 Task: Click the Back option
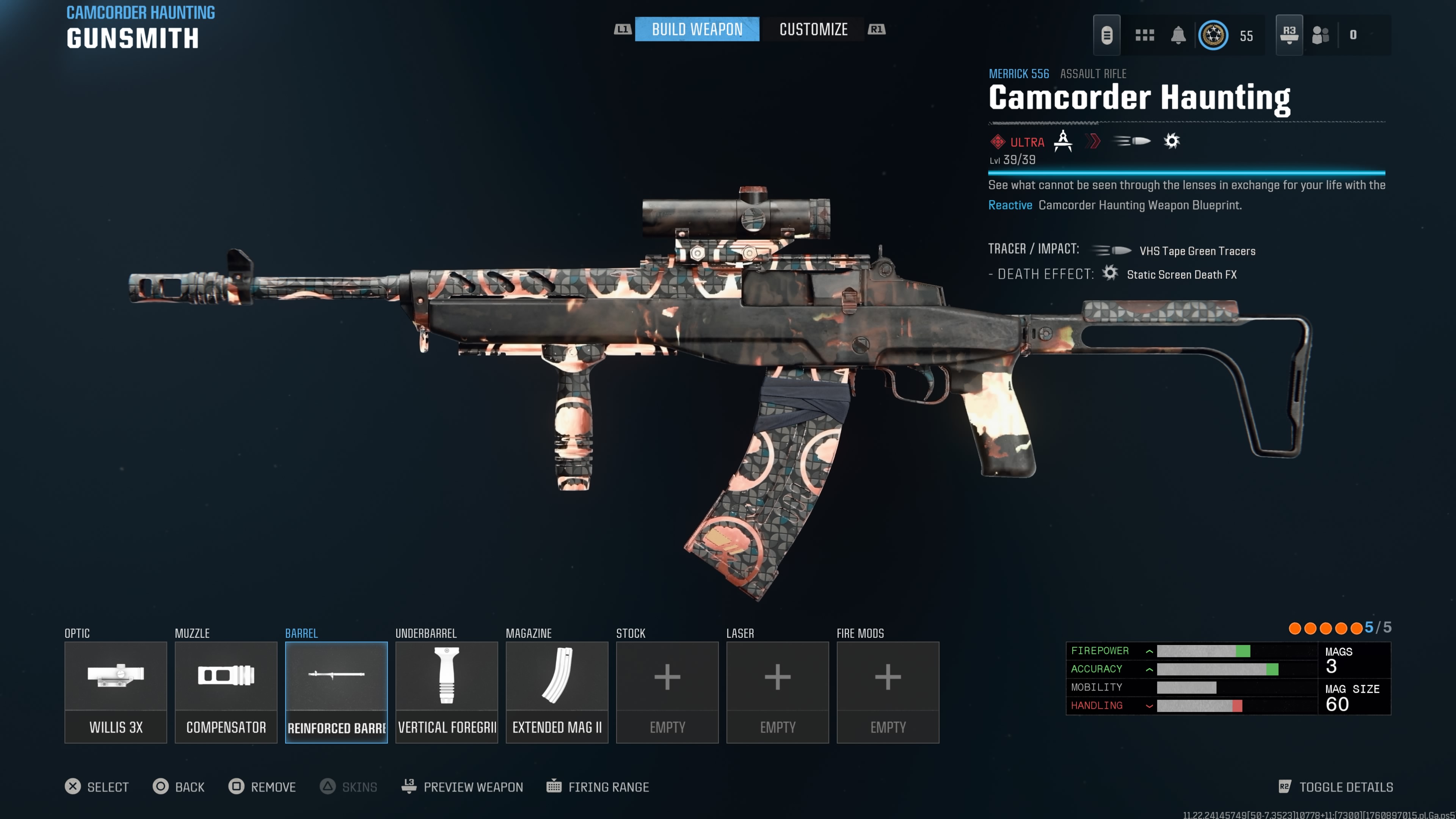tap(179, 787)
